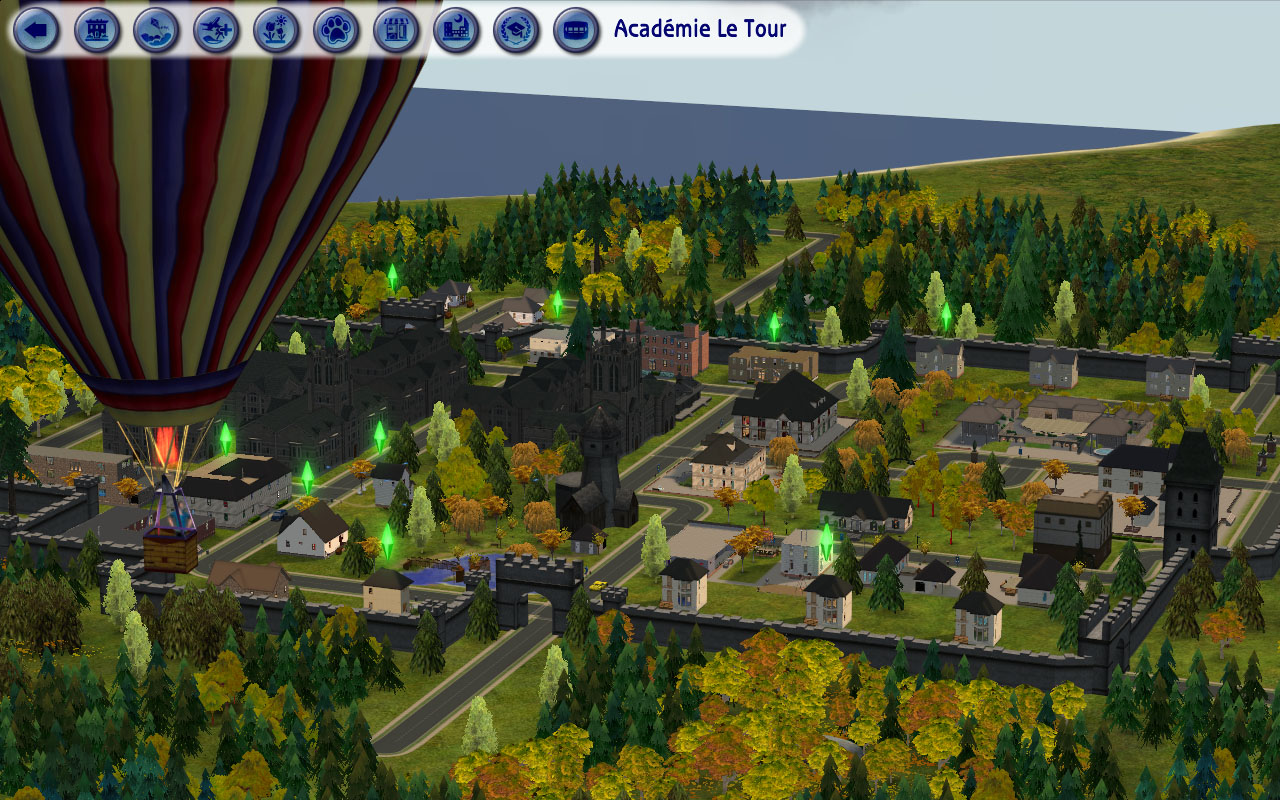The image size is (1280, 800).
Task: Click the shop storefront icon
Action: pos(396,30)
